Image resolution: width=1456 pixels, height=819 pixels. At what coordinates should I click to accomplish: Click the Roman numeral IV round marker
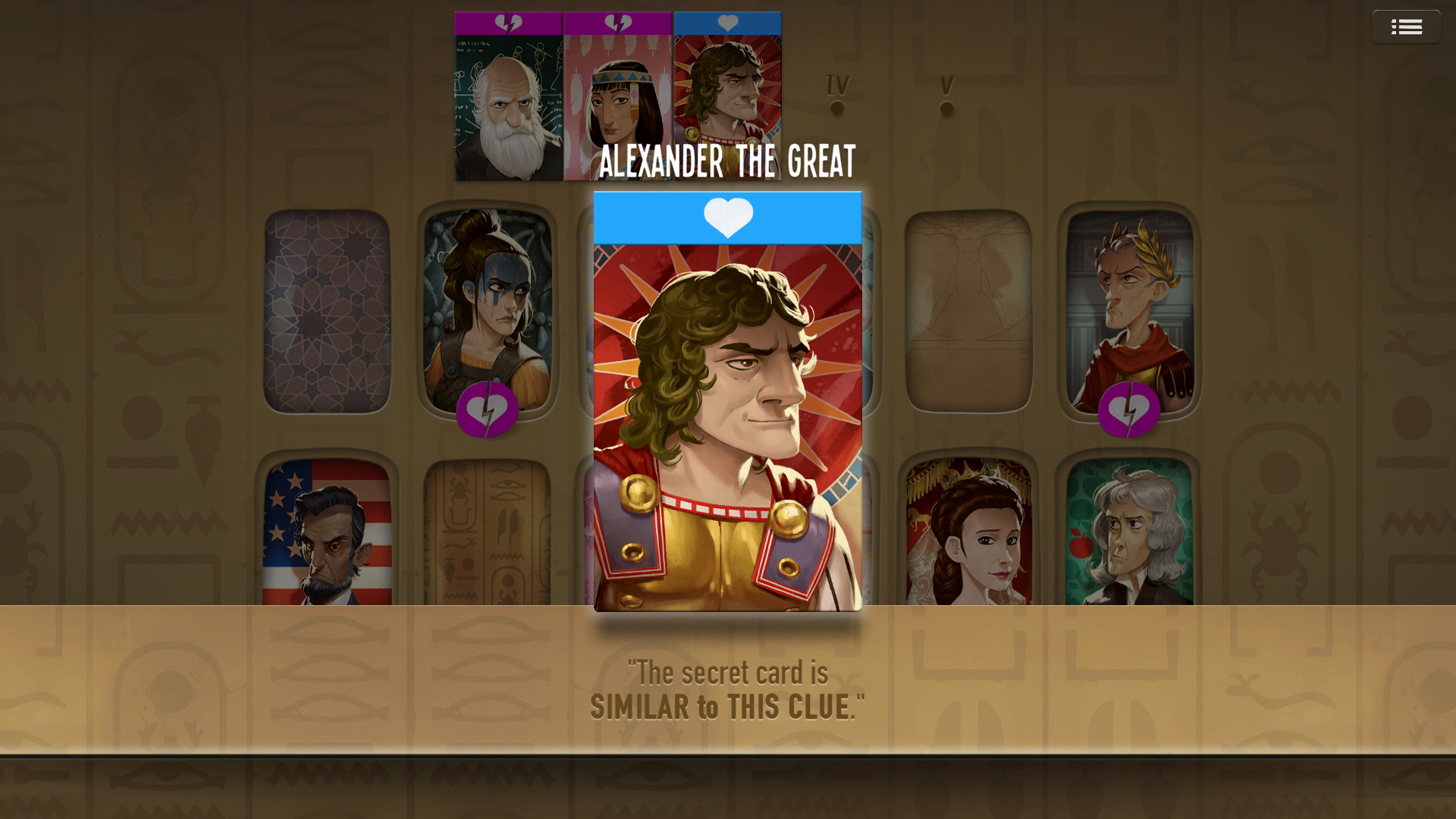[837, 108]
